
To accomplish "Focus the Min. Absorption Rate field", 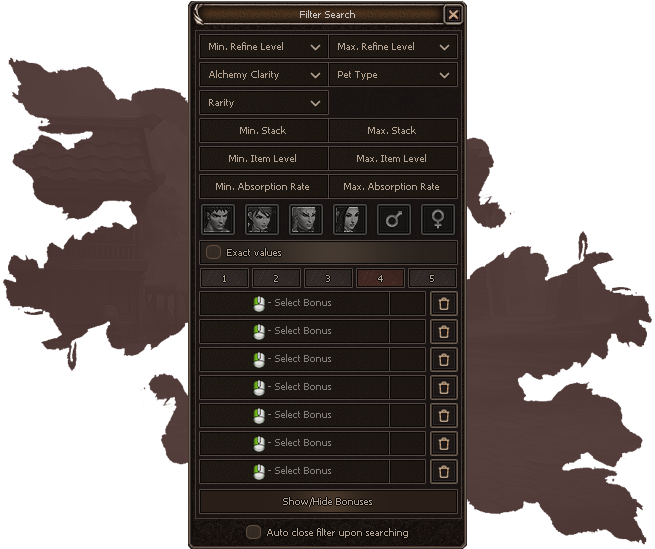I will tap(263, 187).
